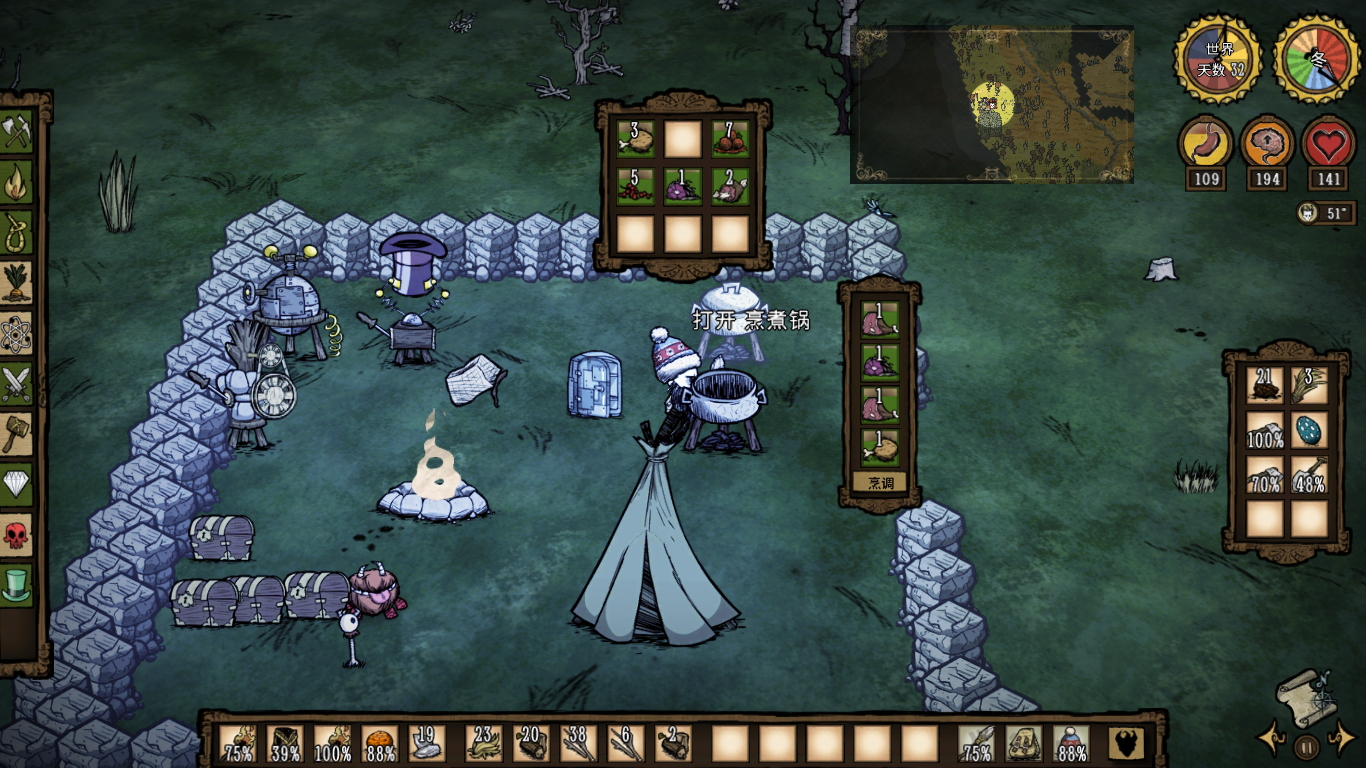Image resolution: width=1366 pixels, height=768 pixels.
Task: Pick the drumstick stack of 3 in fridge
Action: (635, 140)
